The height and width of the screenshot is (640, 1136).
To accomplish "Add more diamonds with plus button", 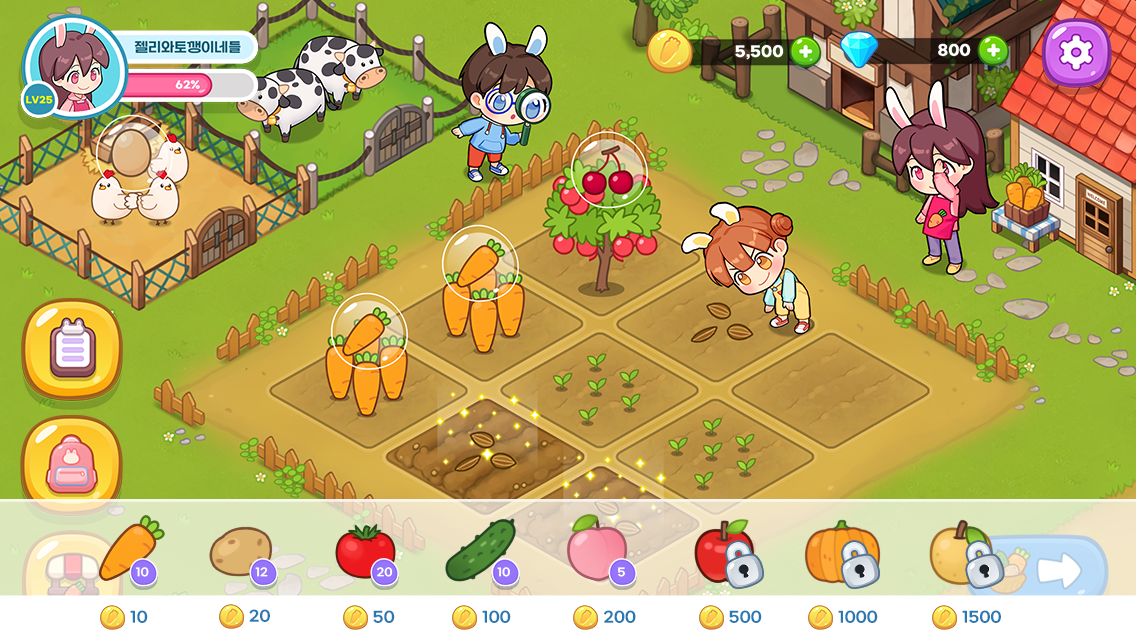I will [992, 50].
